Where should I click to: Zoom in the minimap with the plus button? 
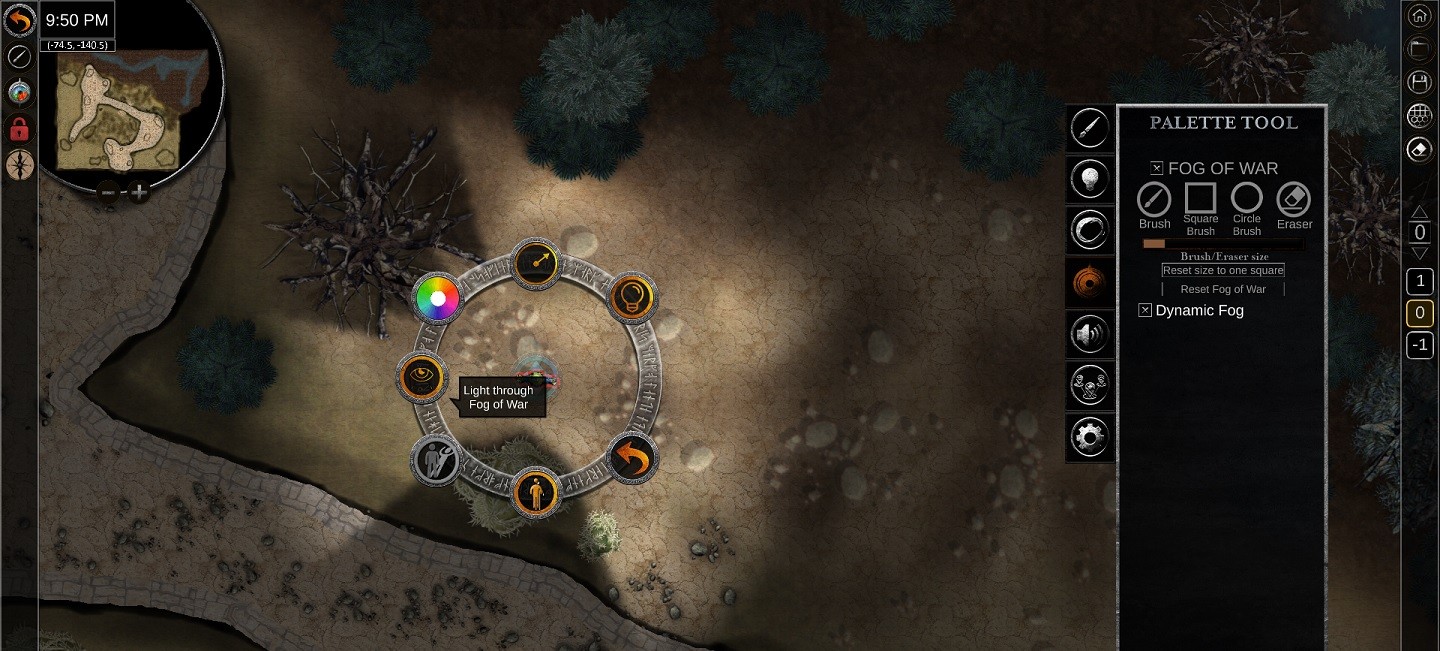[140, 192]
